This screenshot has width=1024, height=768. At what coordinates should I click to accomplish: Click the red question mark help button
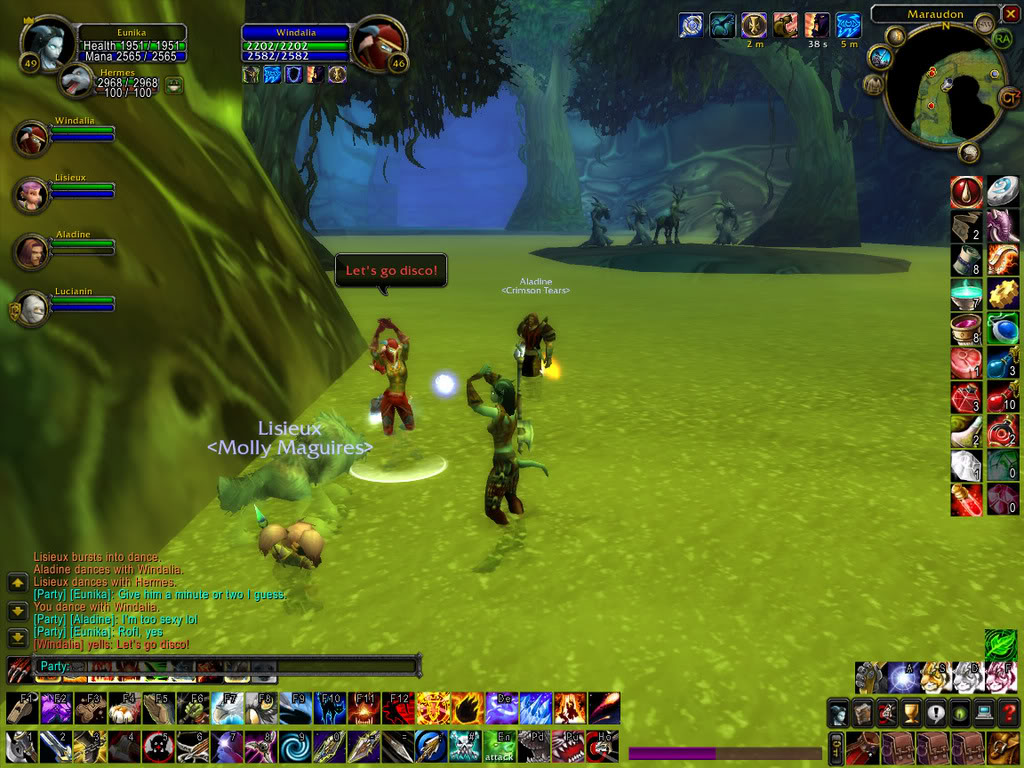point(1007,713)
